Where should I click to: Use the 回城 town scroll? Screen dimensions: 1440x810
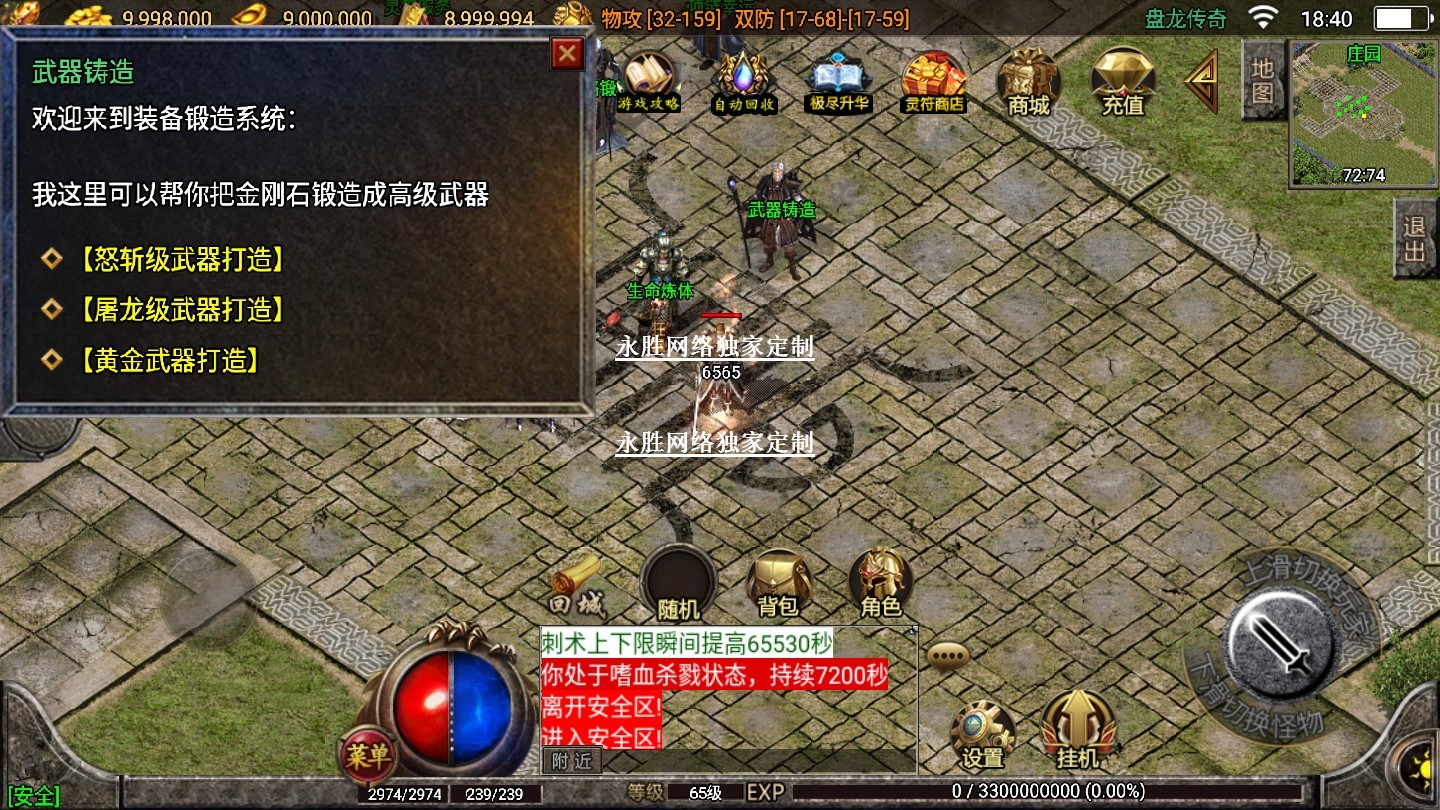point(576,586)
